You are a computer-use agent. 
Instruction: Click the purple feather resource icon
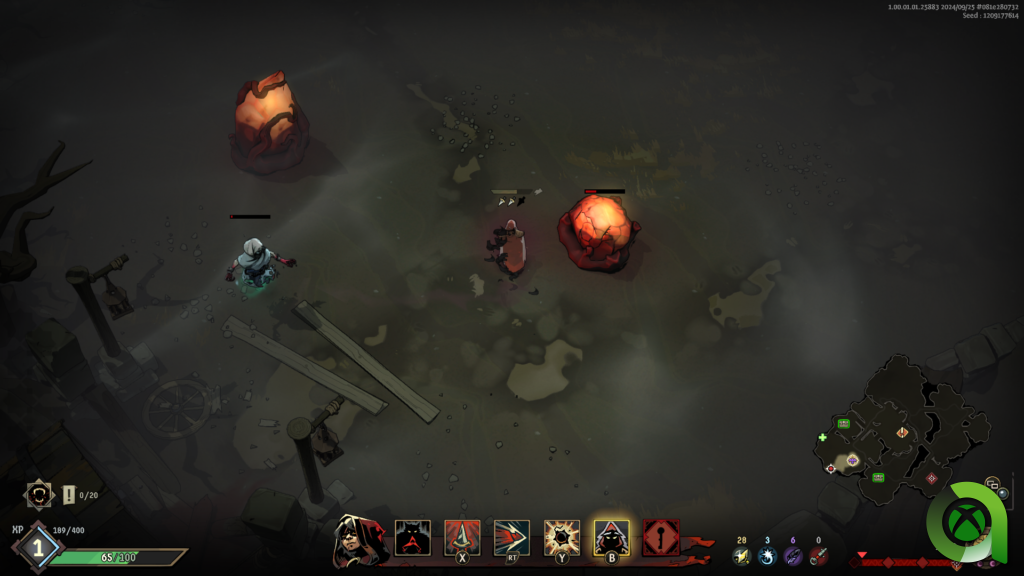(x=793, y=556)
